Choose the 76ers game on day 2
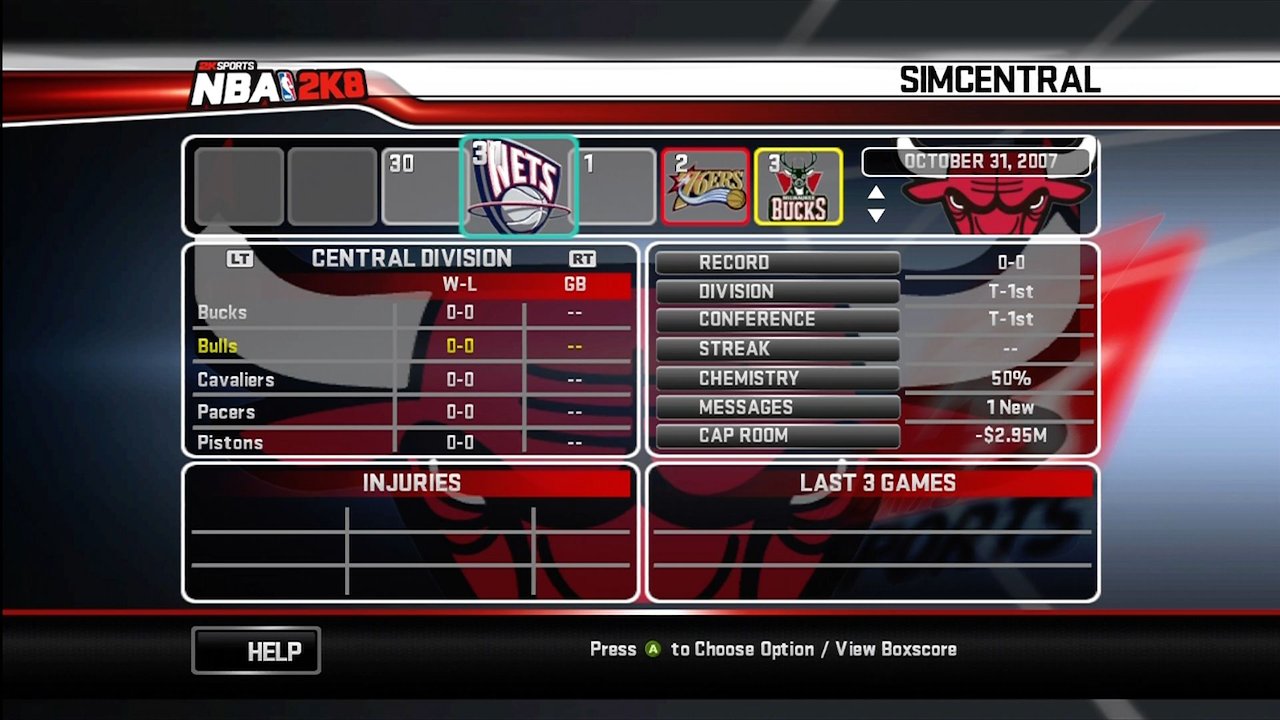This screenshot has height=720, width=1280. pos(705,187)
